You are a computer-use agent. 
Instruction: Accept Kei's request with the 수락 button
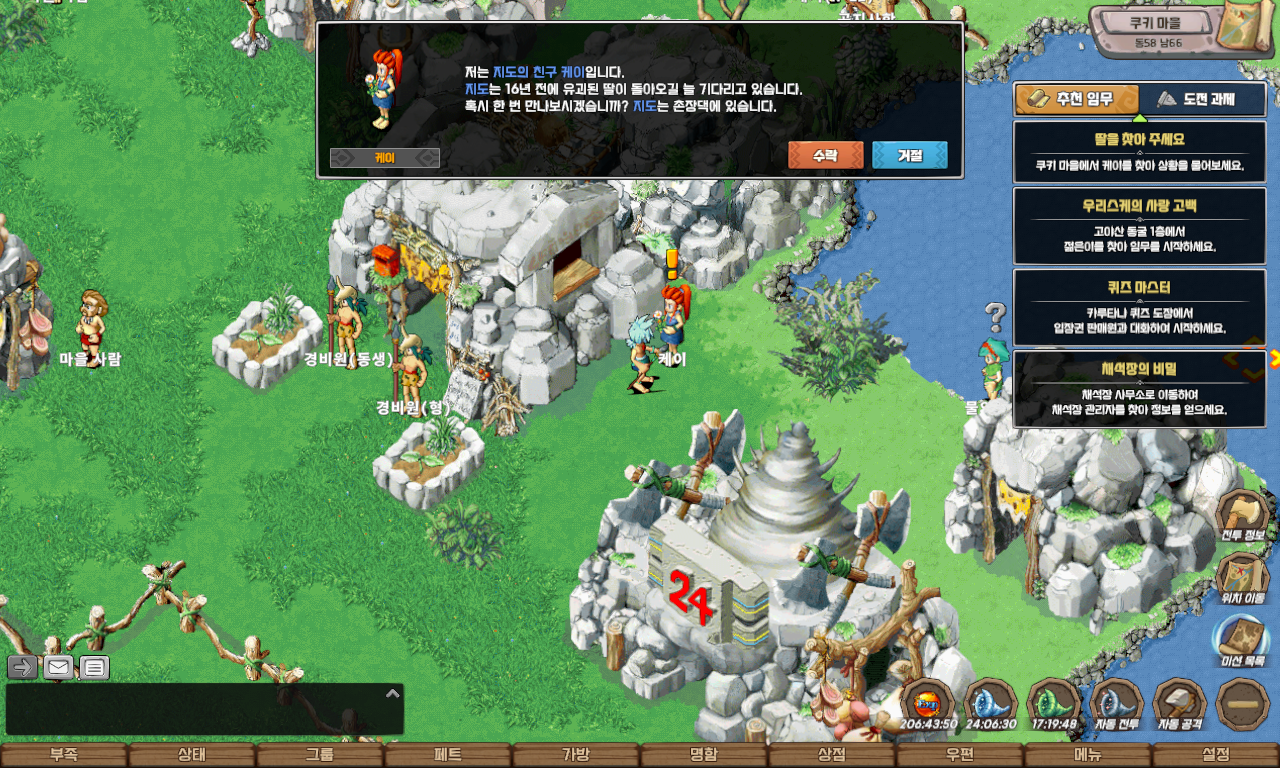(x=825, y=155)
